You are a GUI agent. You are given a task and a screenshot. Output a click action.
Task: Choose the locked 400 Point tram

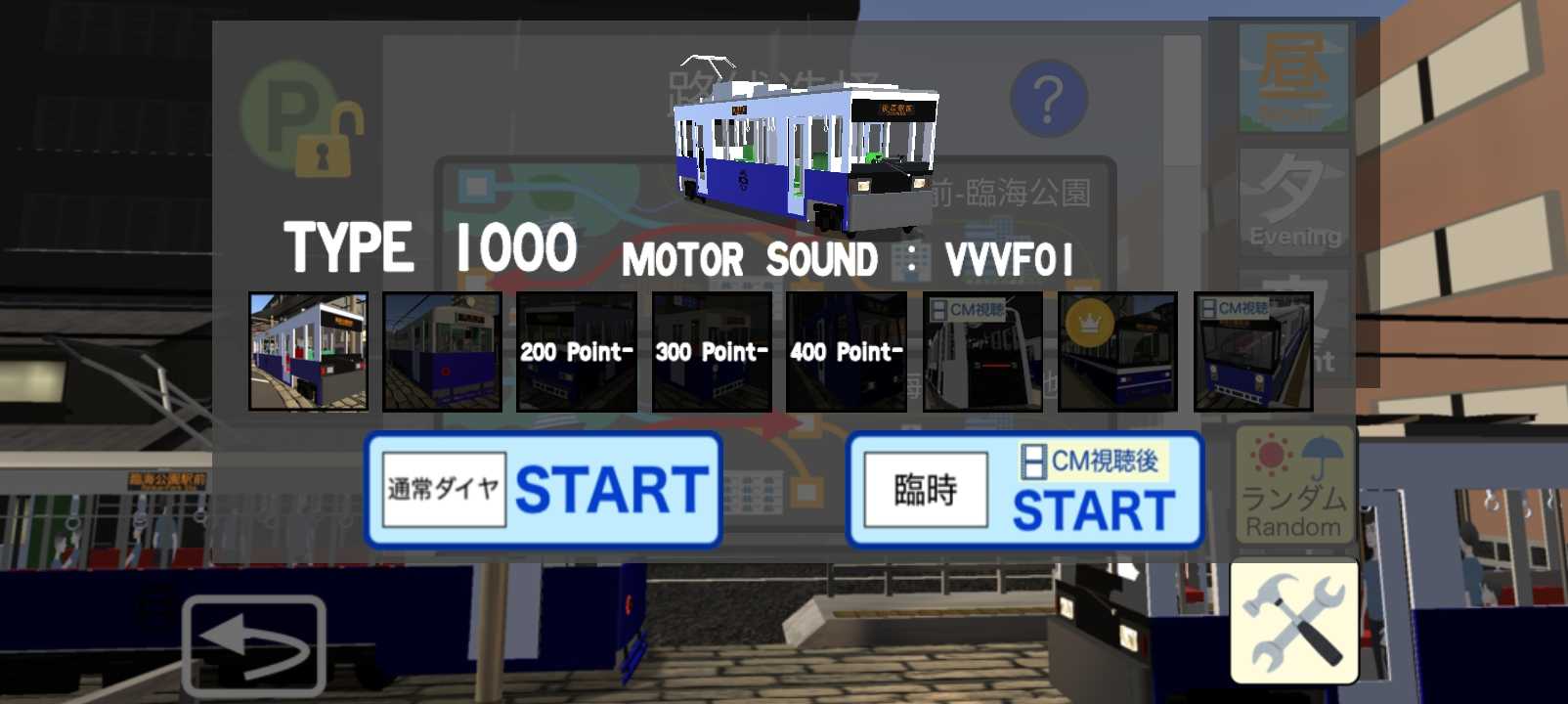[847, 352]
